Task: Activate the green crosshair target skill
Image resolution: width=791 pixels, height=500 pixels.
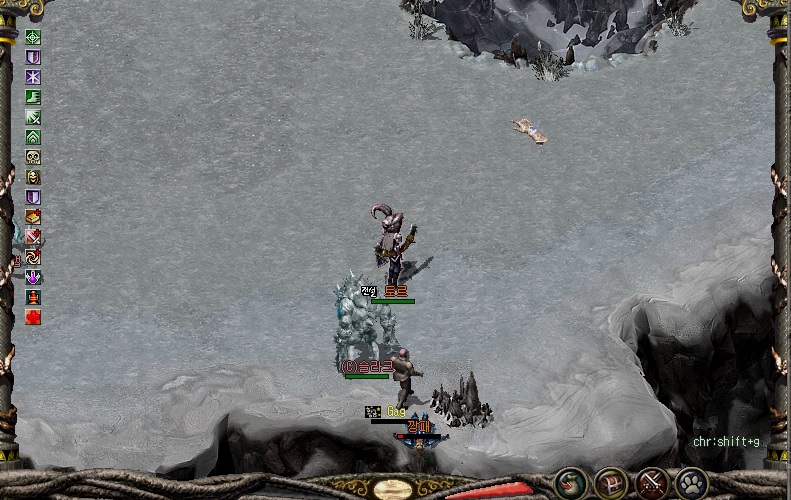Action: [x=33, y=37]
